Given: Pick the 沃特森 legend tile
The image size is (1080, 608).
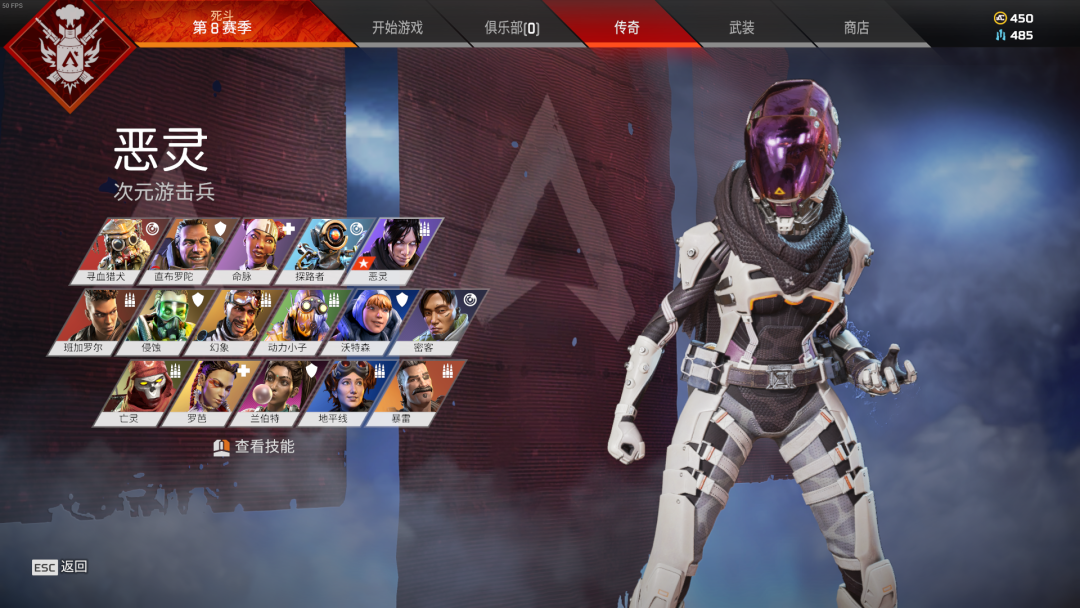Looking at the screenshot, I should (x=352, y=320).
